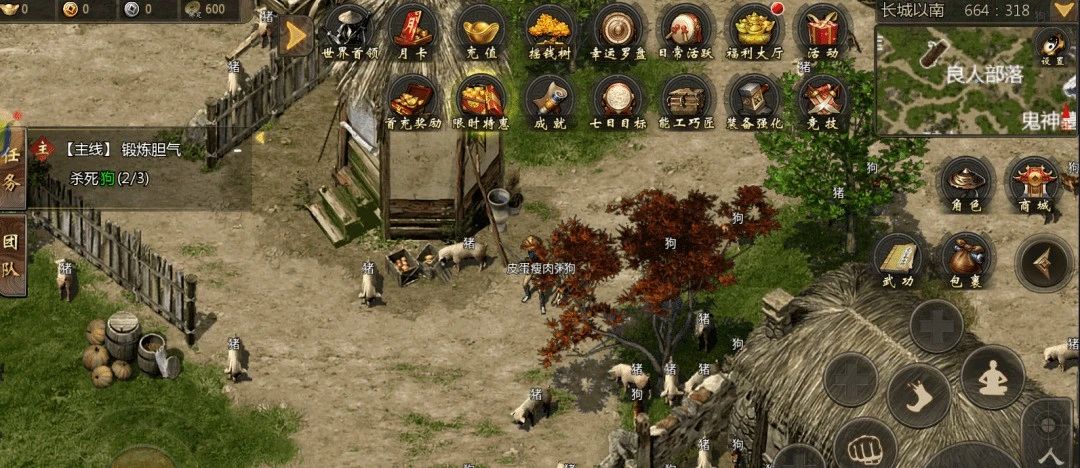Viewport: 1080px width, 468px height.
Task: Open the 日常活跃 daily activity drum icon
Action: click(686, 31)
